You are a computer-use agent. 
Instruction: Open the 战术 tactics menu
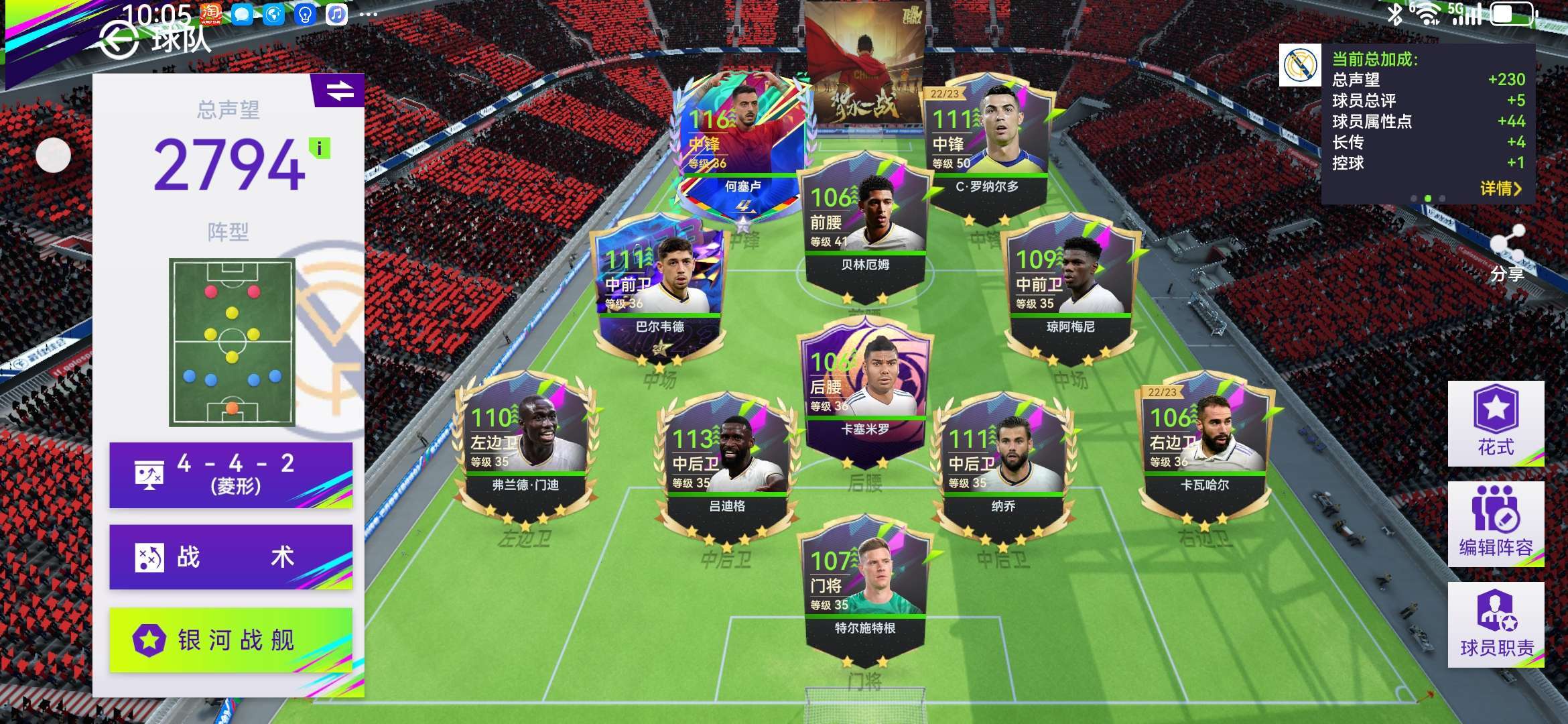[231, 557]
